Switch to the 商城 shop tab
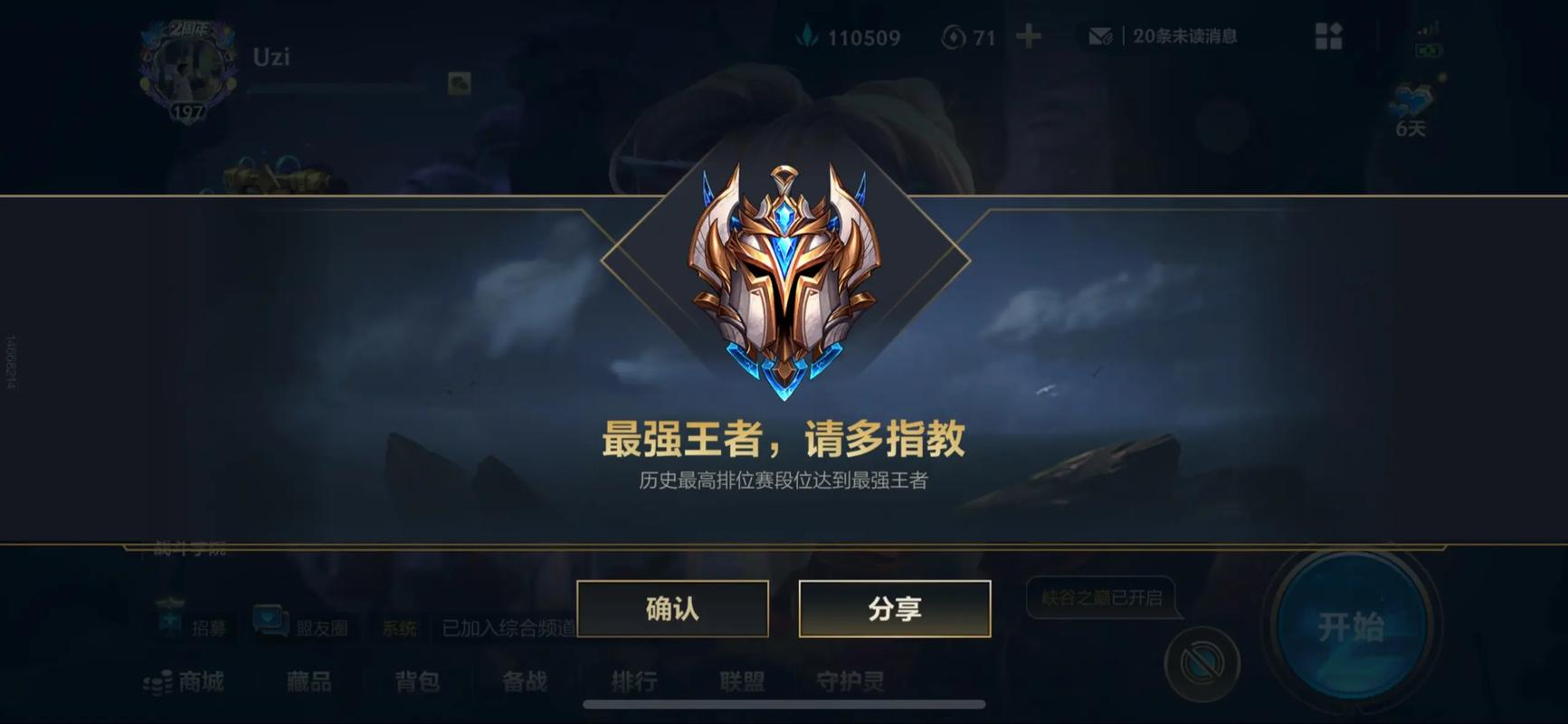The width and height of the screenshot is (1568, 724). tap(195, 681)
